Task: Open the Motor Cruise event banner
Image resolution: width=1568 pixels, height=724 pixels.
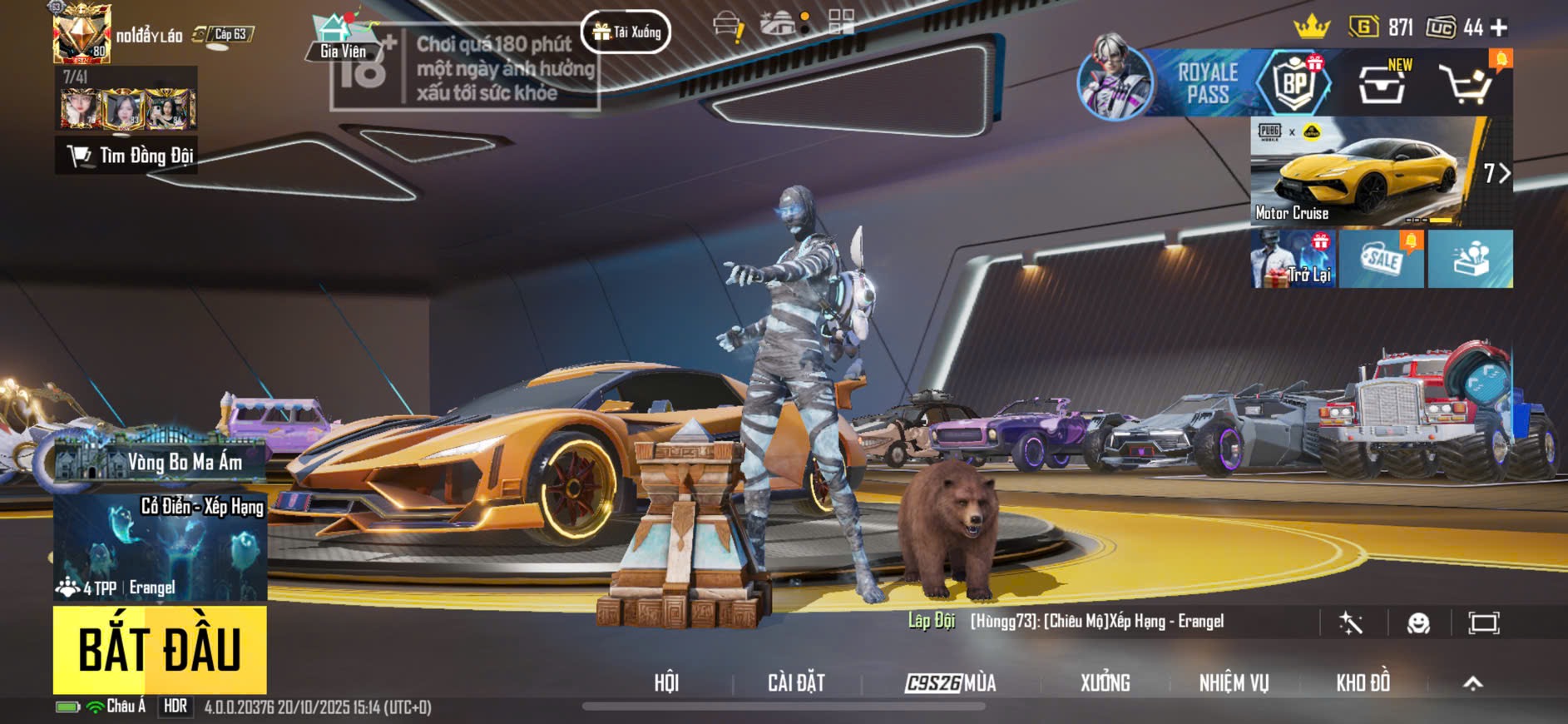Action: pos(1364,172)
